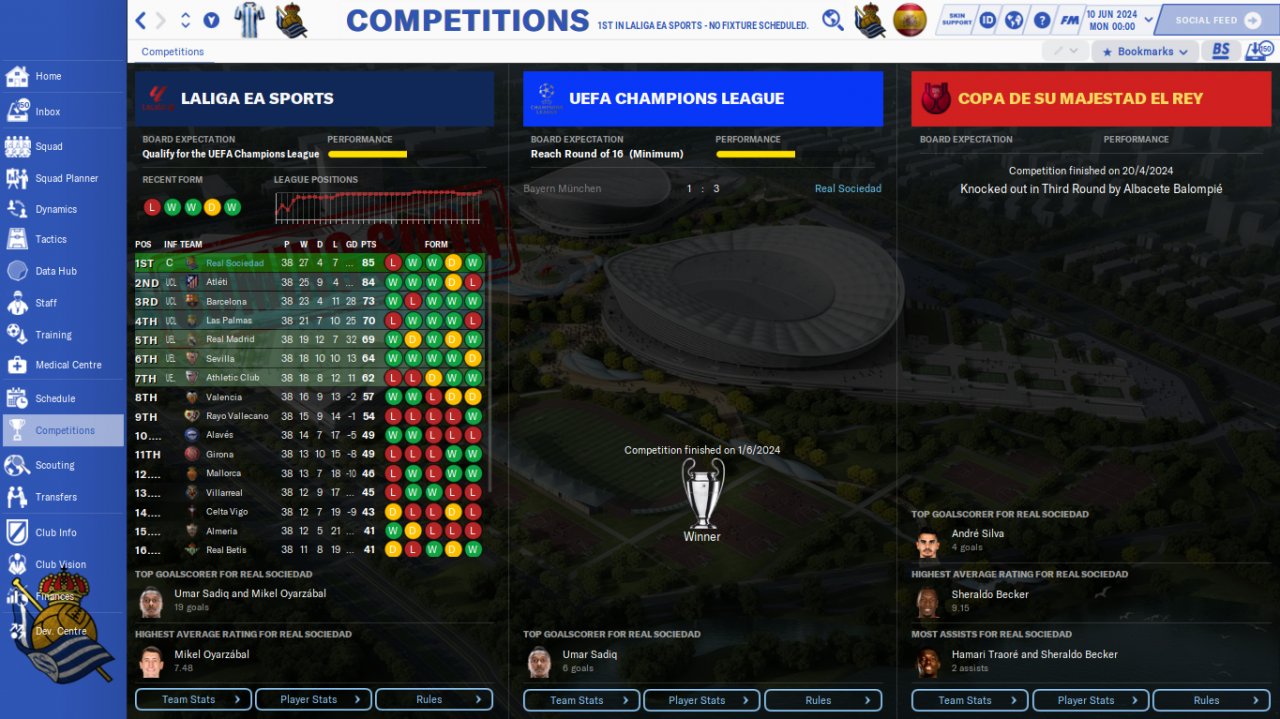Open the Tactics section
Image resolution: width=1280 pixels, height=719 pixels.
click(x=50, y=239)
